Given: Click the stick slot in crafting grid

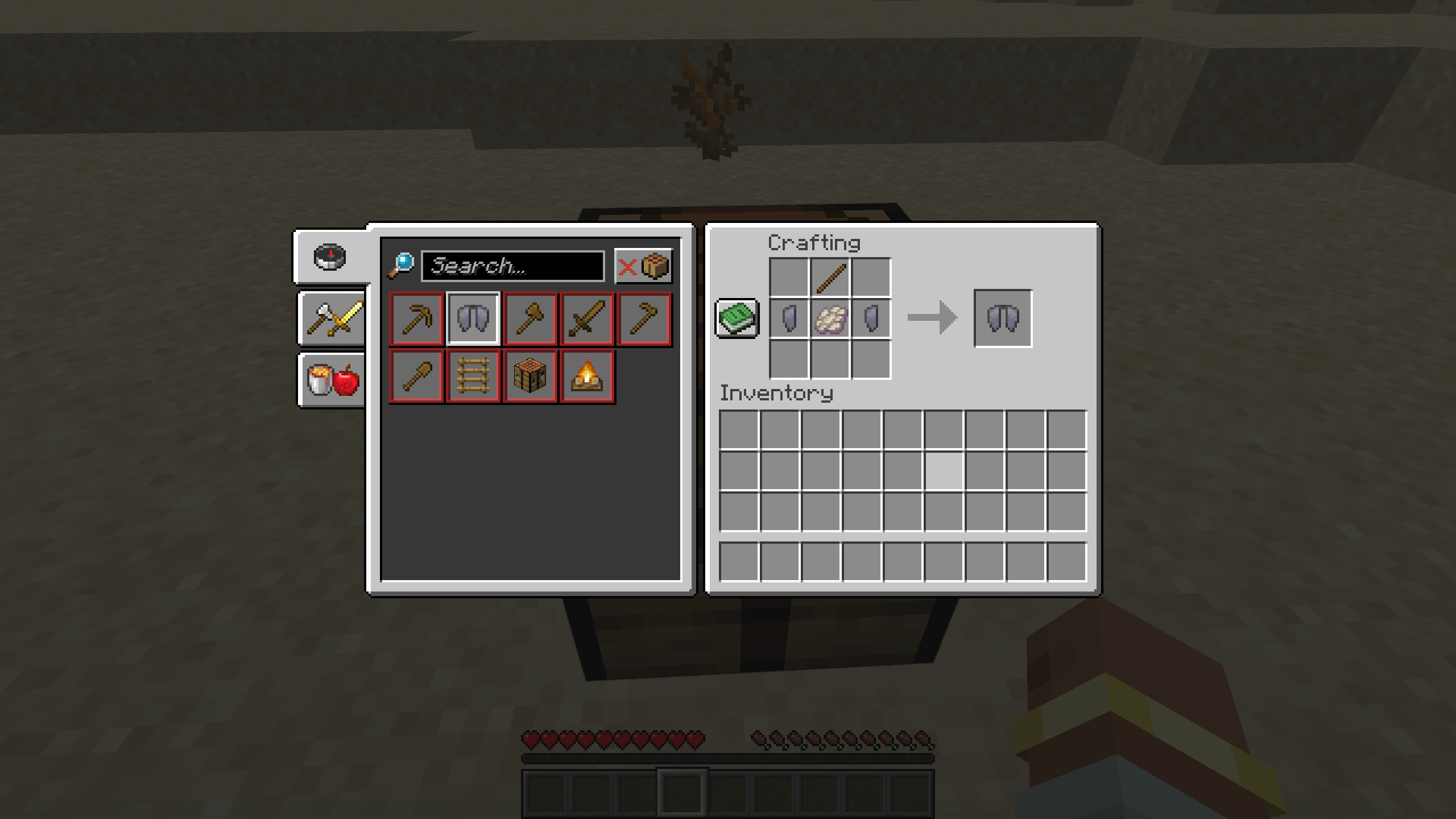Looking at the screenshot, I should (x=830, y=278).
